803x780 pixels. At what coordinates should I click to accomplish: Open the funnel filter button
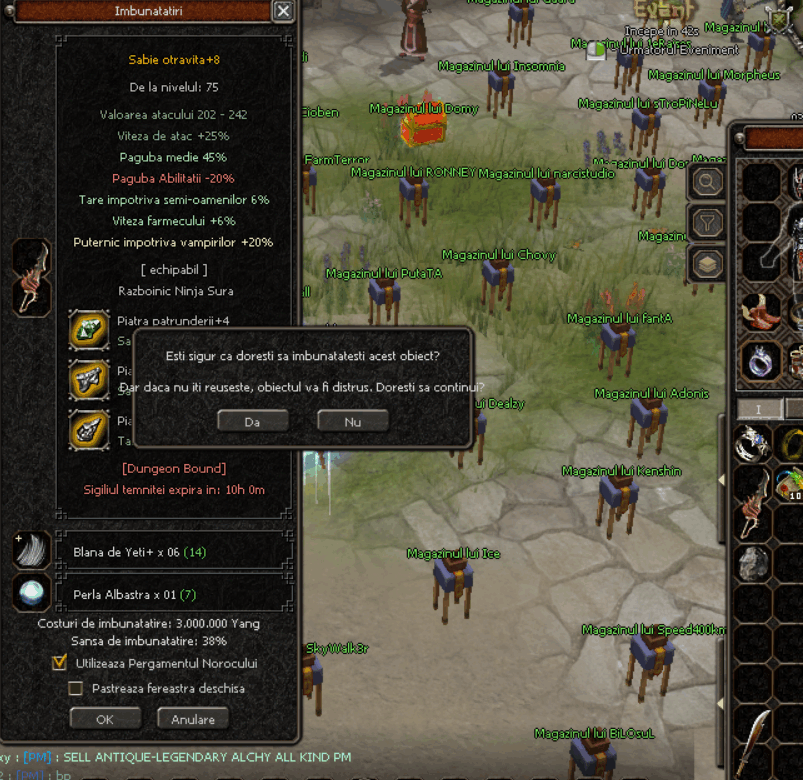click(708, 223)
